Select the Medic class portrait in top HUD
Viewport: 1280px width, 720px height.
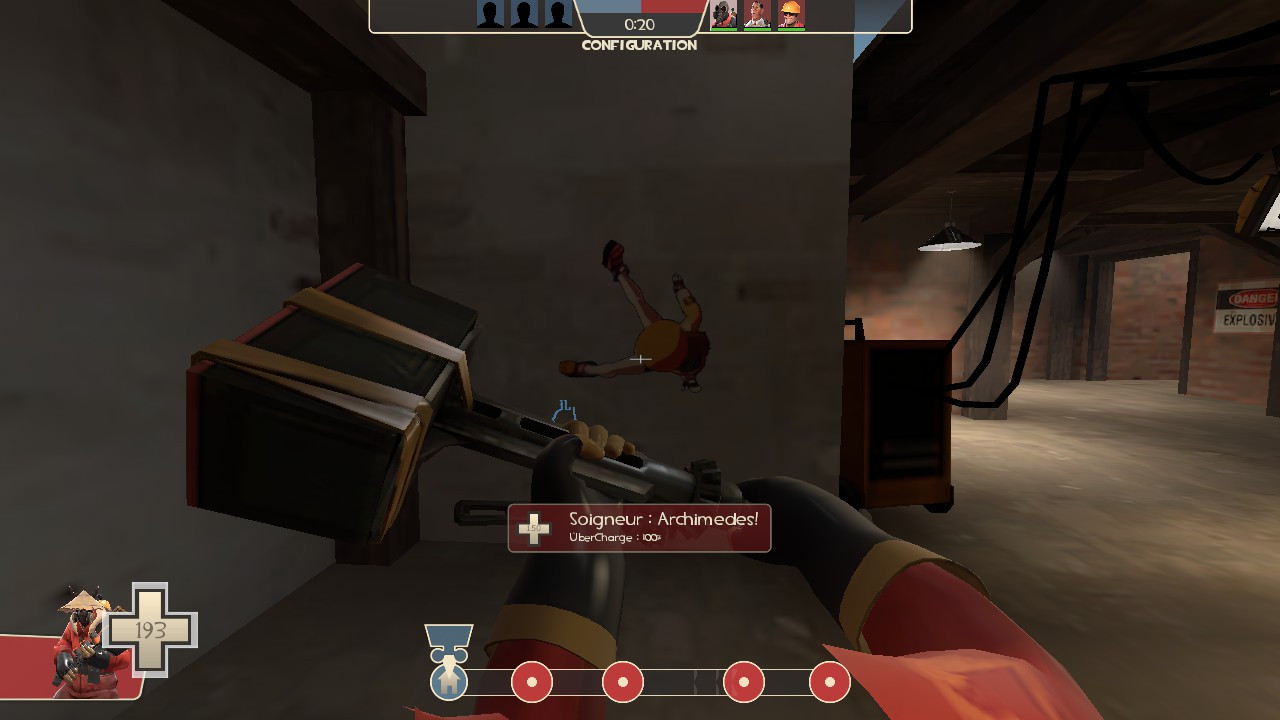(757, 13)
